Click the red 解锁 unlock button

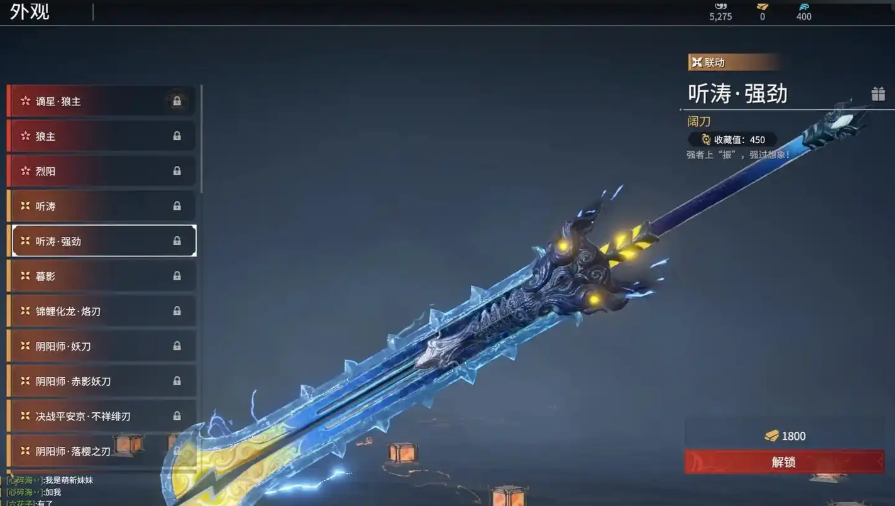point(784,462)
